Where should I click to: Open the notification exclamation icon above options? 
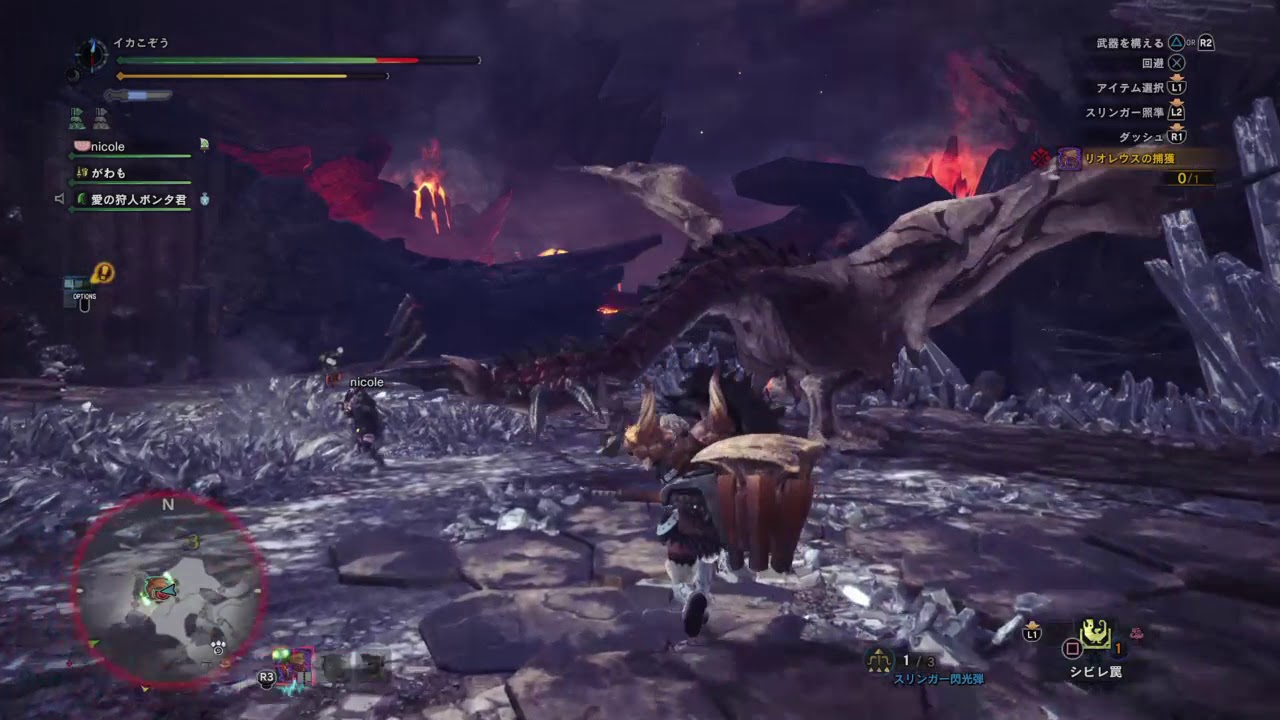pos(102,272)
